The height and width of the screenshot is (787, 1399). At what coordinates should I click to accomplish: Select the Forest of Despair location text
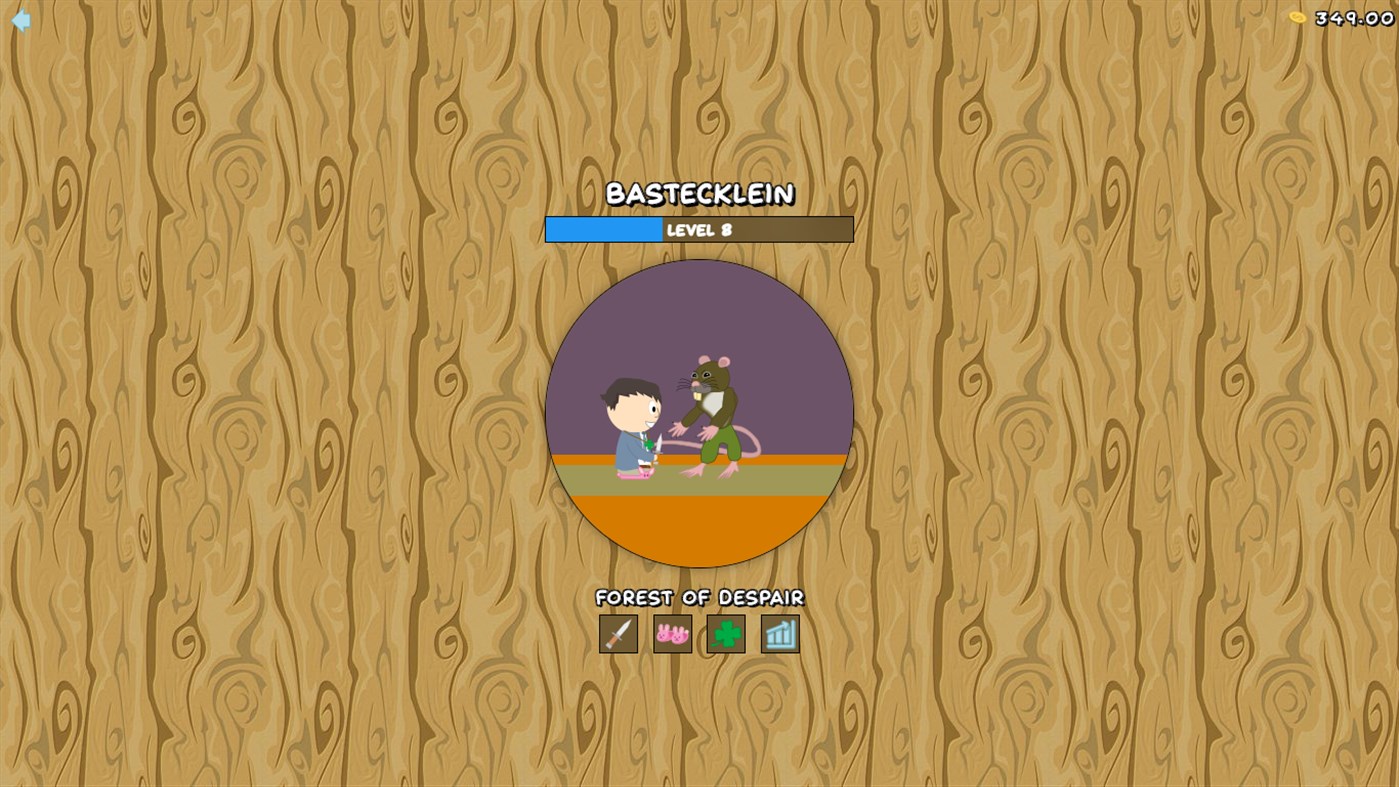coord(699,597)
